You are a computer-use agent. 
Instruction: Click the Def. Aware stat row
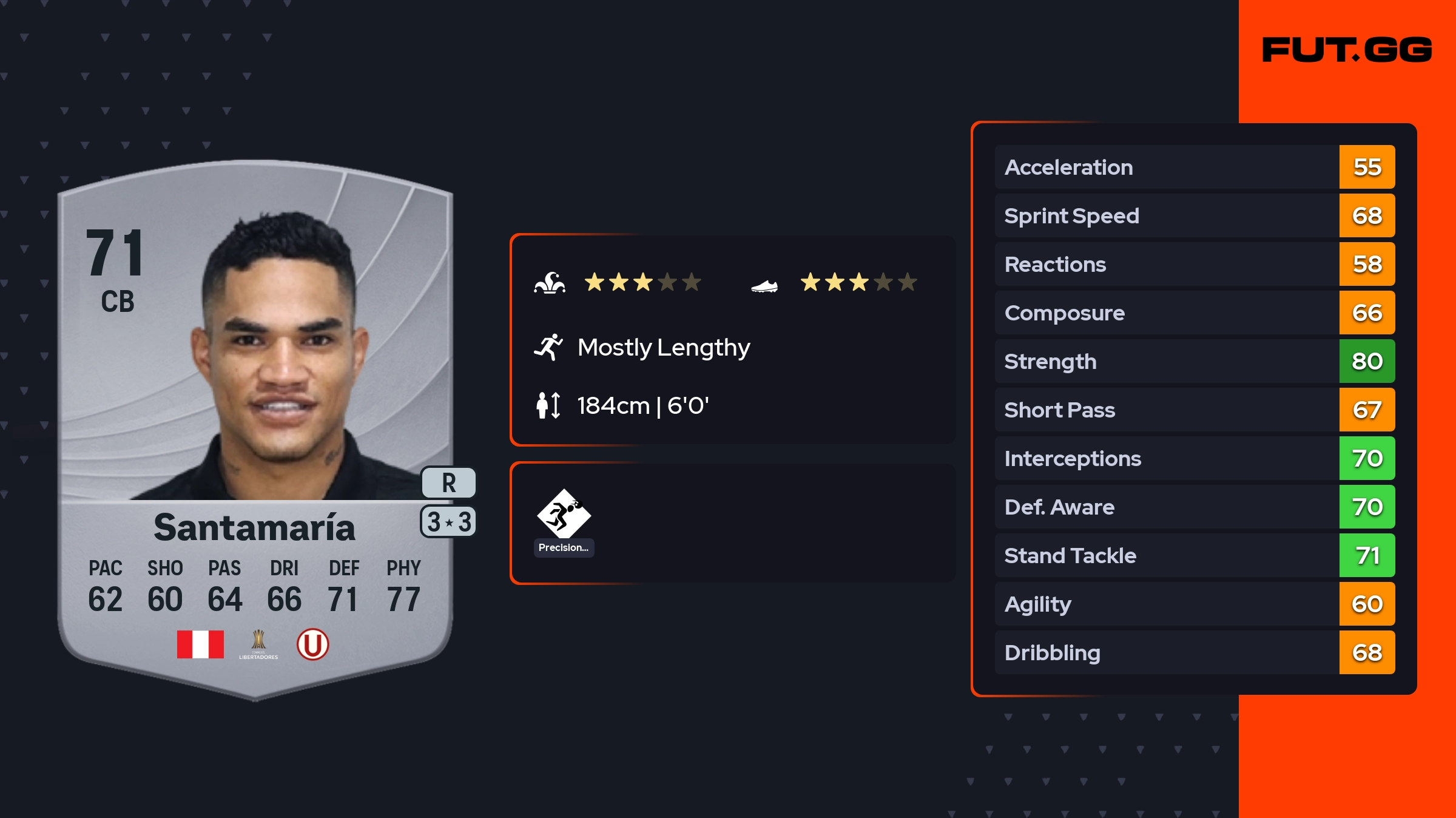pyautogui.click(x=1194, y=507)
